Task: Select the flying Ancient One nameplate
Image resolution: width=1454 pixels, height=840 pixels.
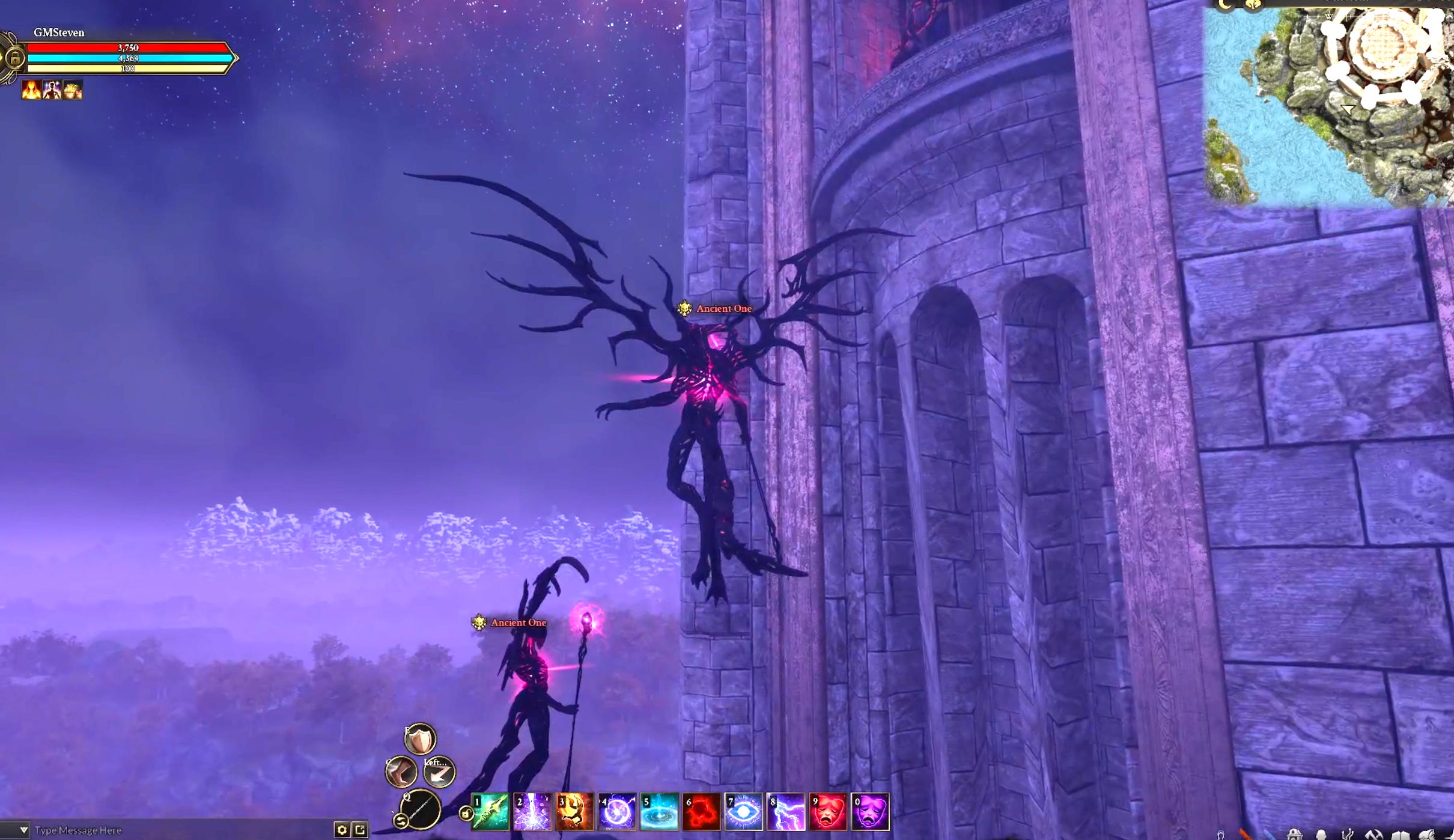Action: [722, 308]
